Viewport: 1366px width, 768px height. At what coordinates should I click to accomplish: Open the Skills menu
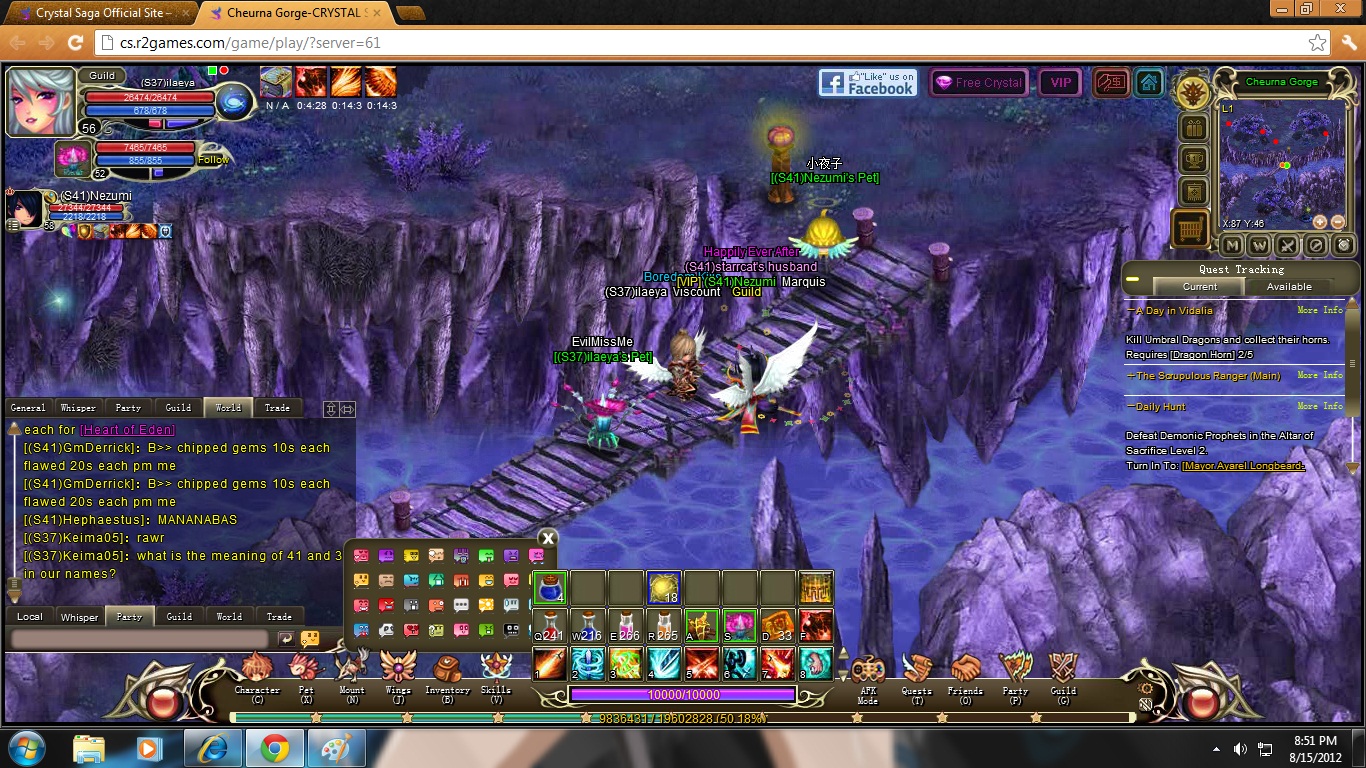(496, 671)
